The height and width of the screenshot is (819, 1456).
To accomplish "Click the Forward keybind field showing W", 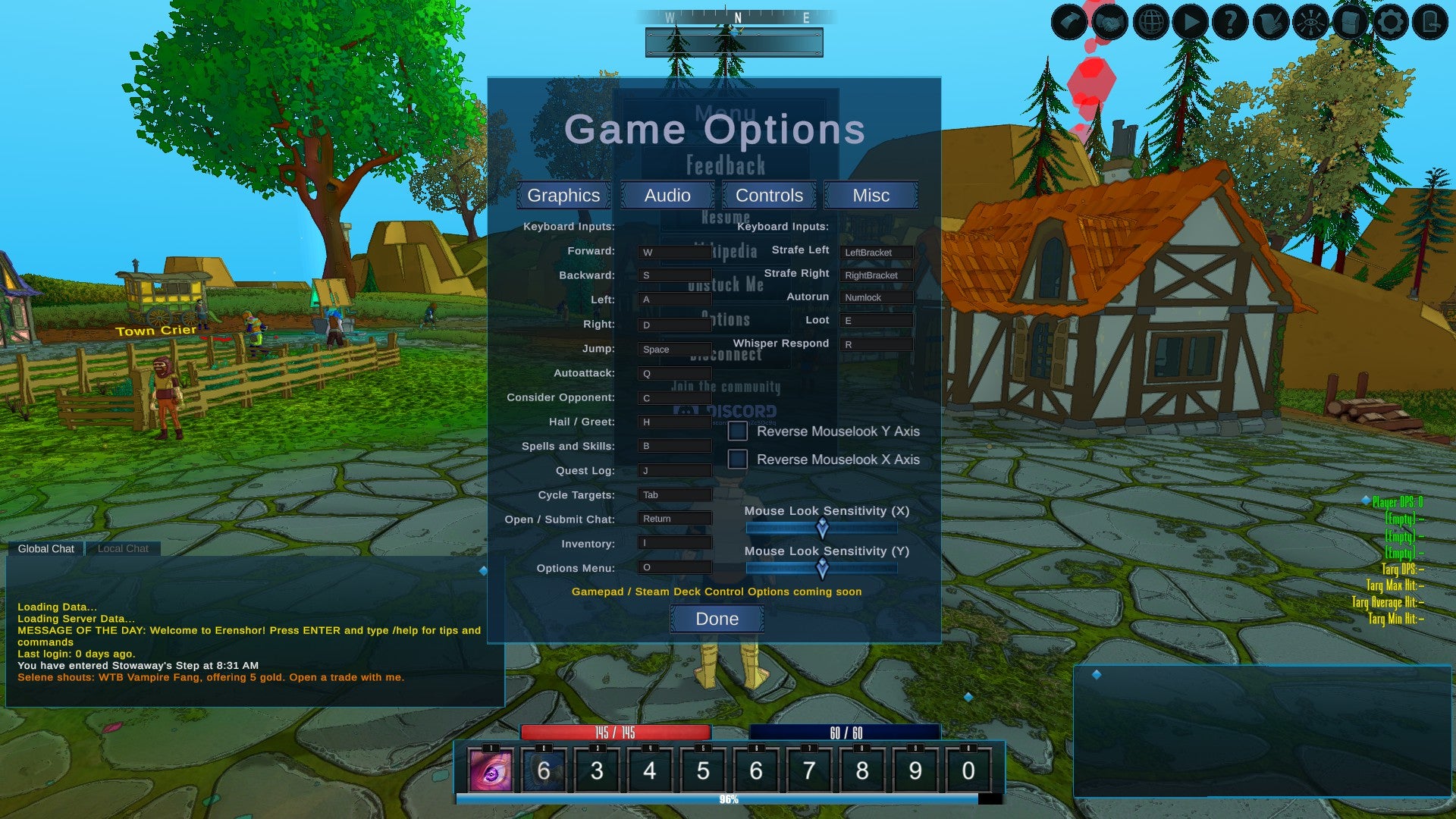I will tap(673, 251).
